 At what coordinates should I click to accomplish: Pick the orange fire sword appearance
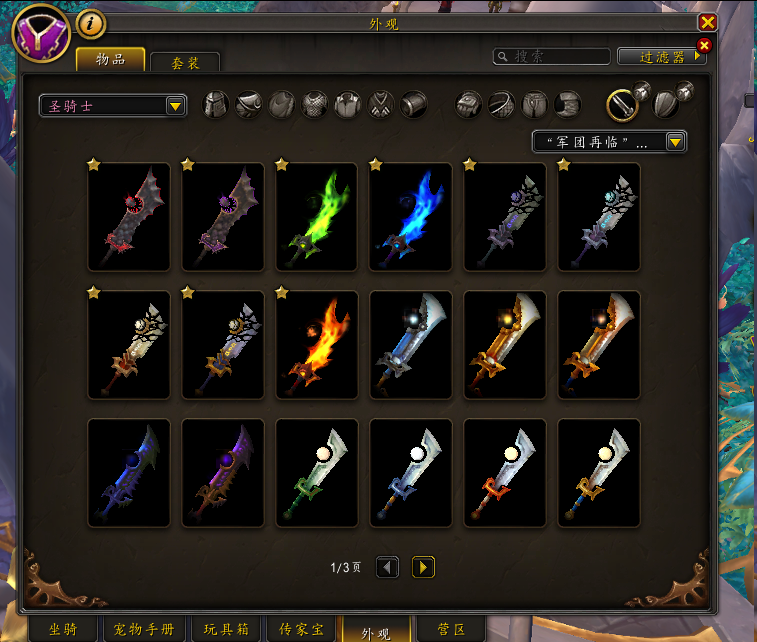316,345
